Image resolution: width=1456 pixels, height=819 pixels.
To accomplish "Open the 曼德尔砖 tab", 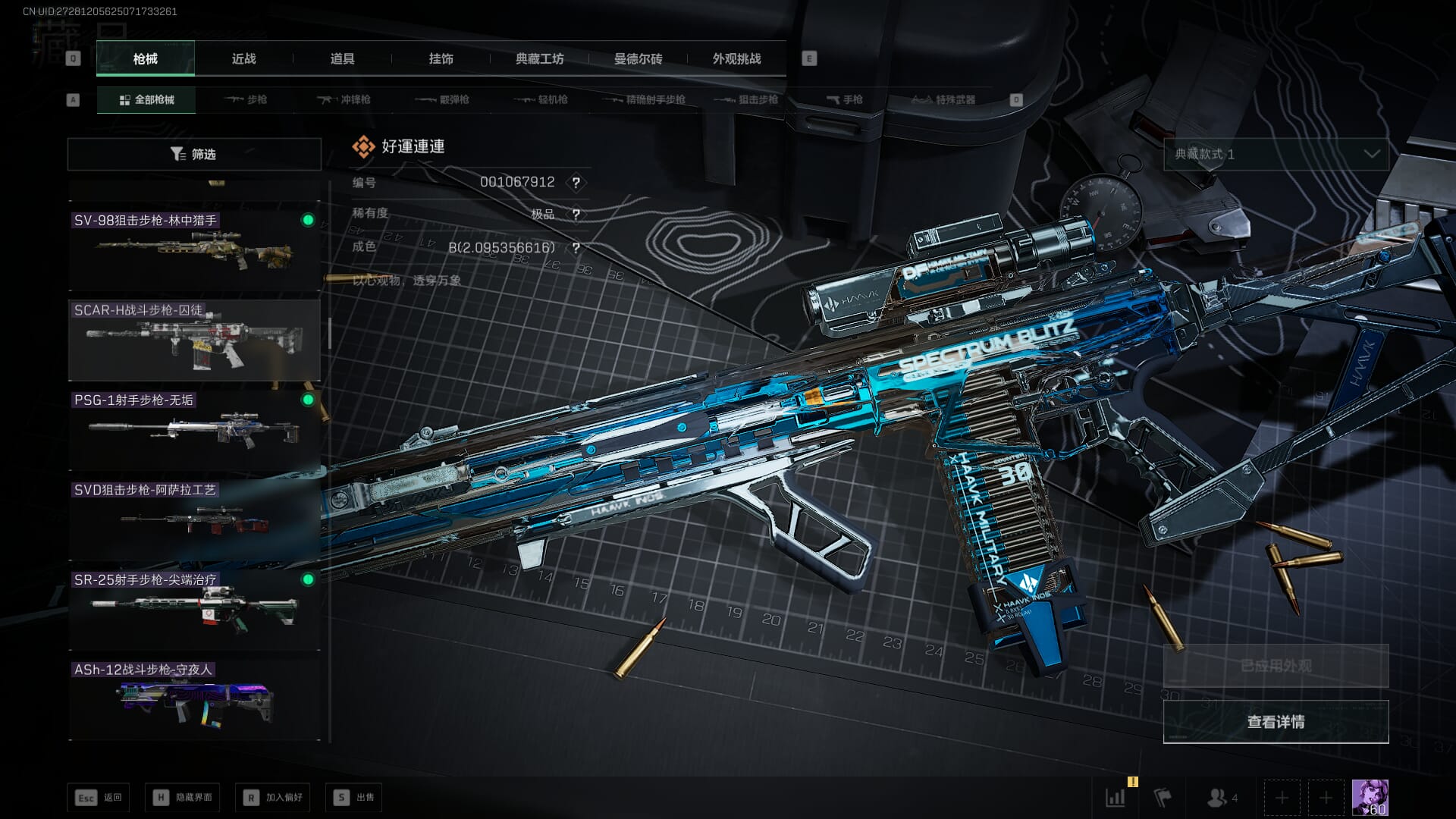I will tap(638, 58).
